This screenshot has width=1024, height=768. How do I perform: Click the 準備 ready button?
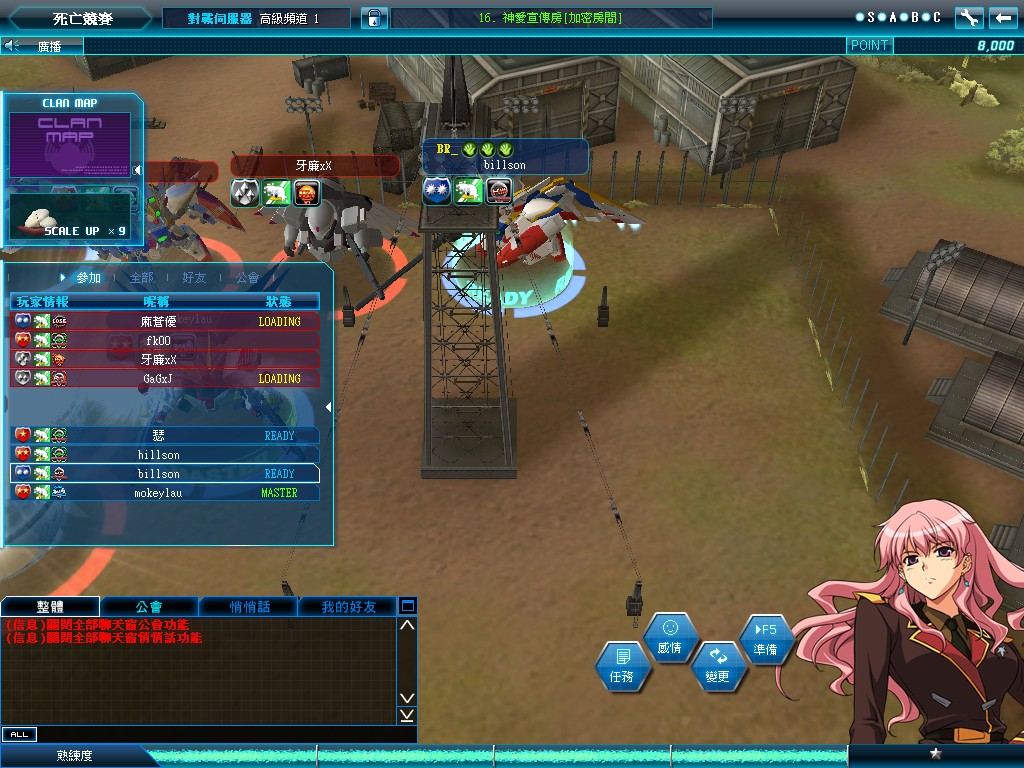[x=766, y=639]
